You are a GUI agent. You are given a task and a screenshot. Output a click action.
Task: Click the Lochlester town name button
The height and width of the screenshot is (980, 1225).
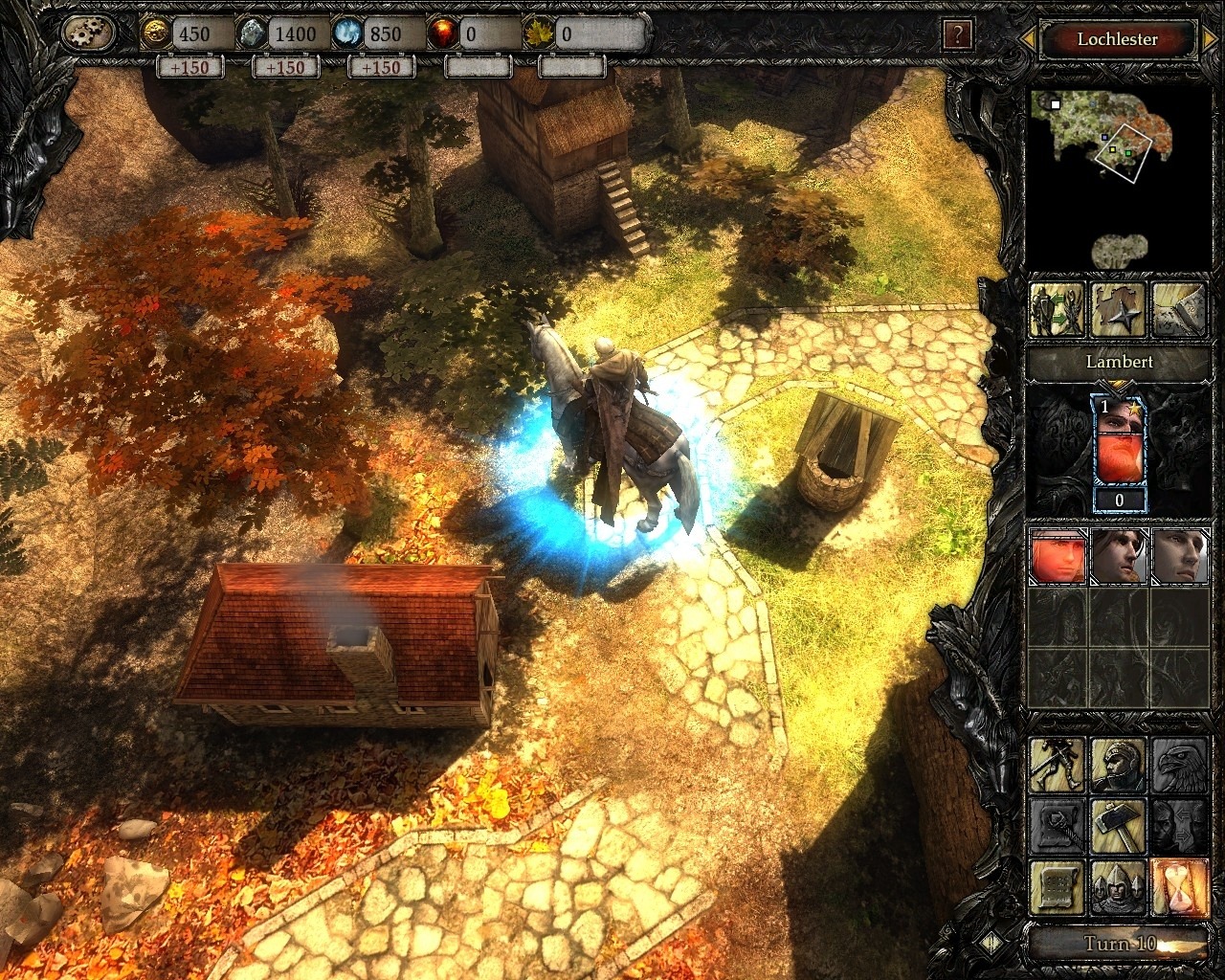(1117, 39)
